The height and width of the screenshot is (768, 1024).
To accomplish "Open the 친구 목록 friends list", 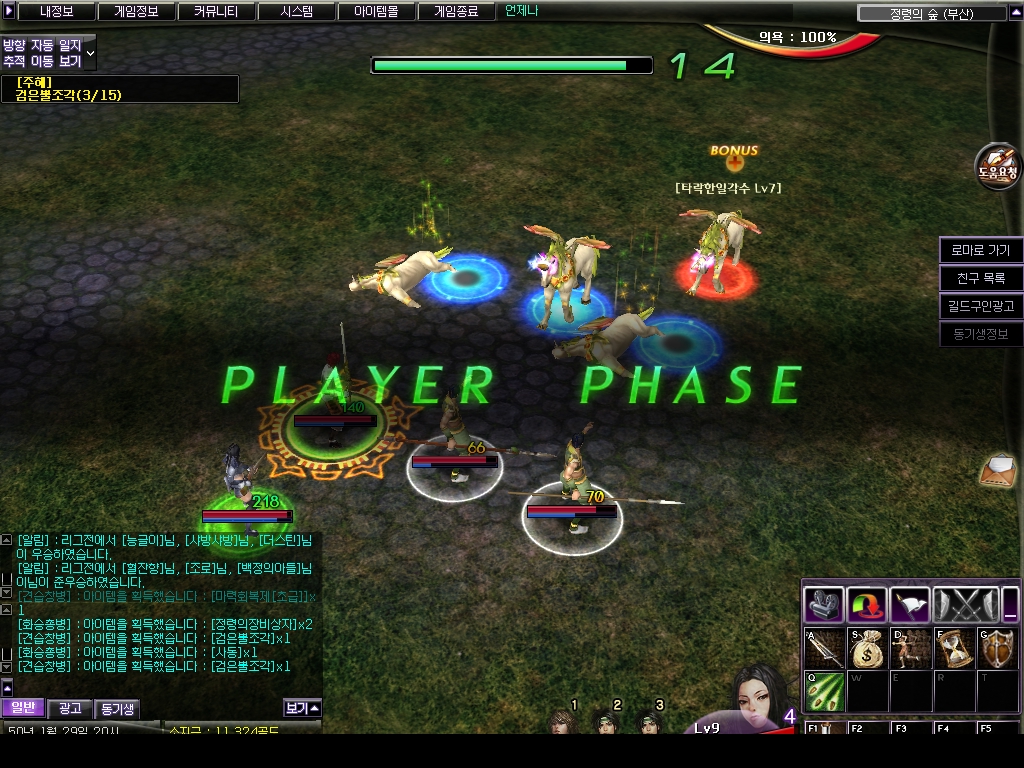I will click(980, 278).
